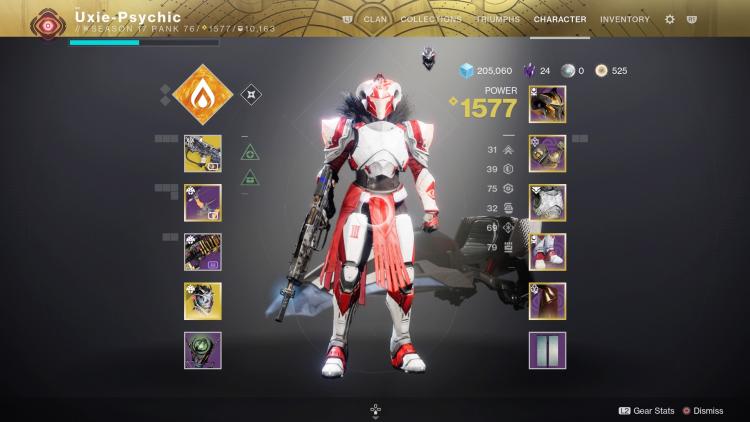Select the Character tab
750x422 pixels.
click(560, 19)
